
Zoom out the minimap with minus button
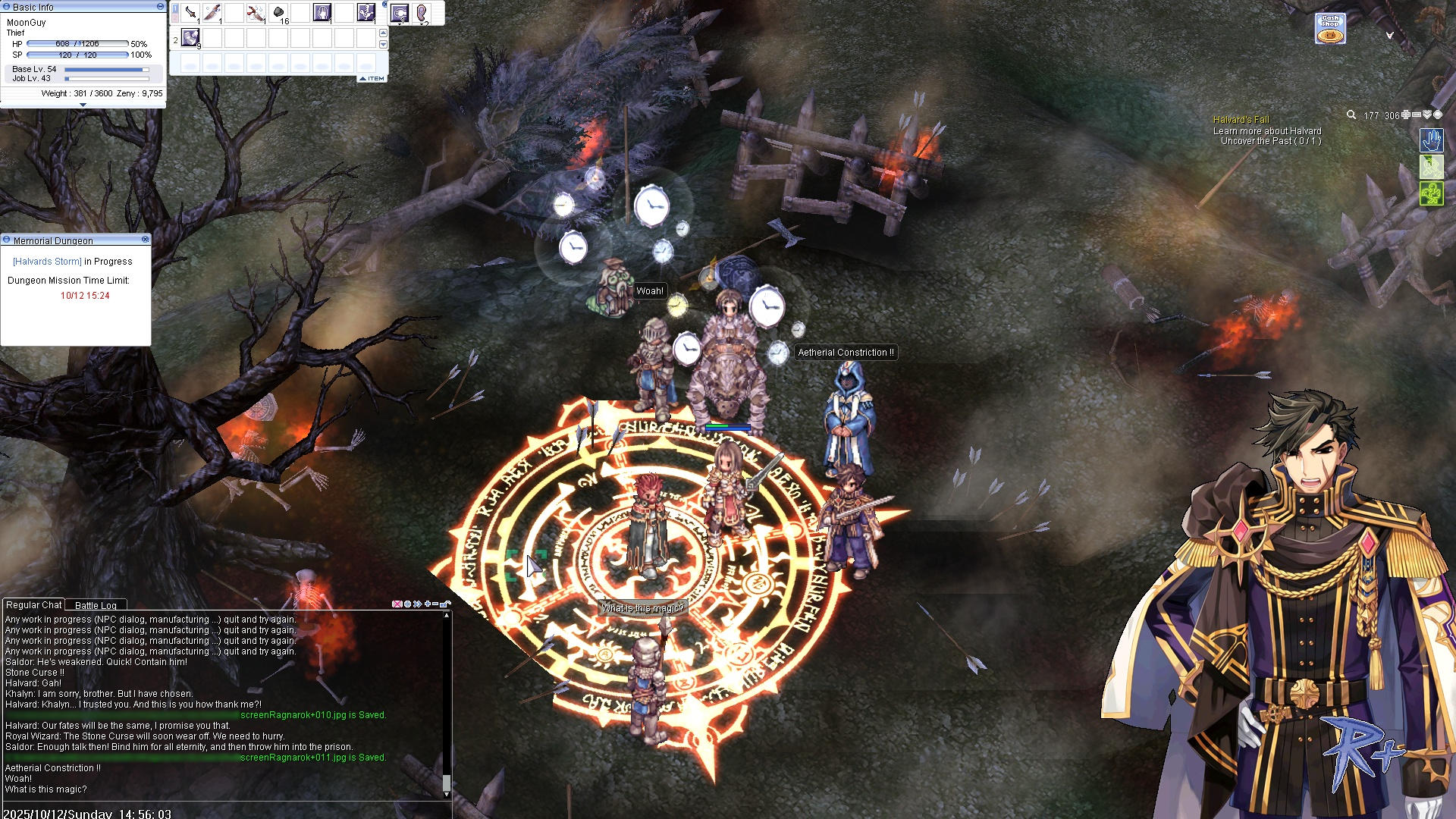1416,115
